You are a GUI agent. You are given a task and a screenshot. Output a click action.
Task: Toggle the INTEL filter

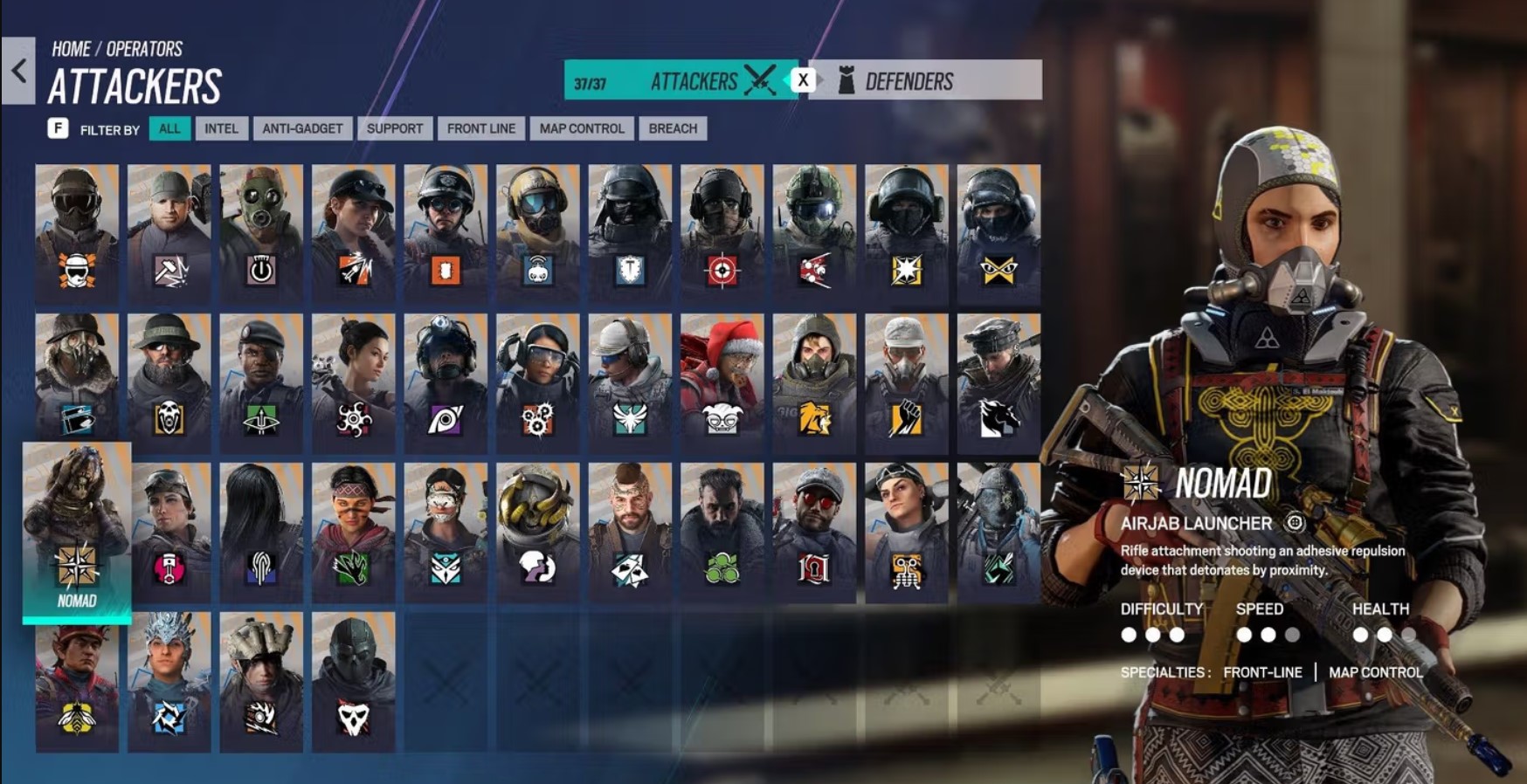tap(222, 128)
